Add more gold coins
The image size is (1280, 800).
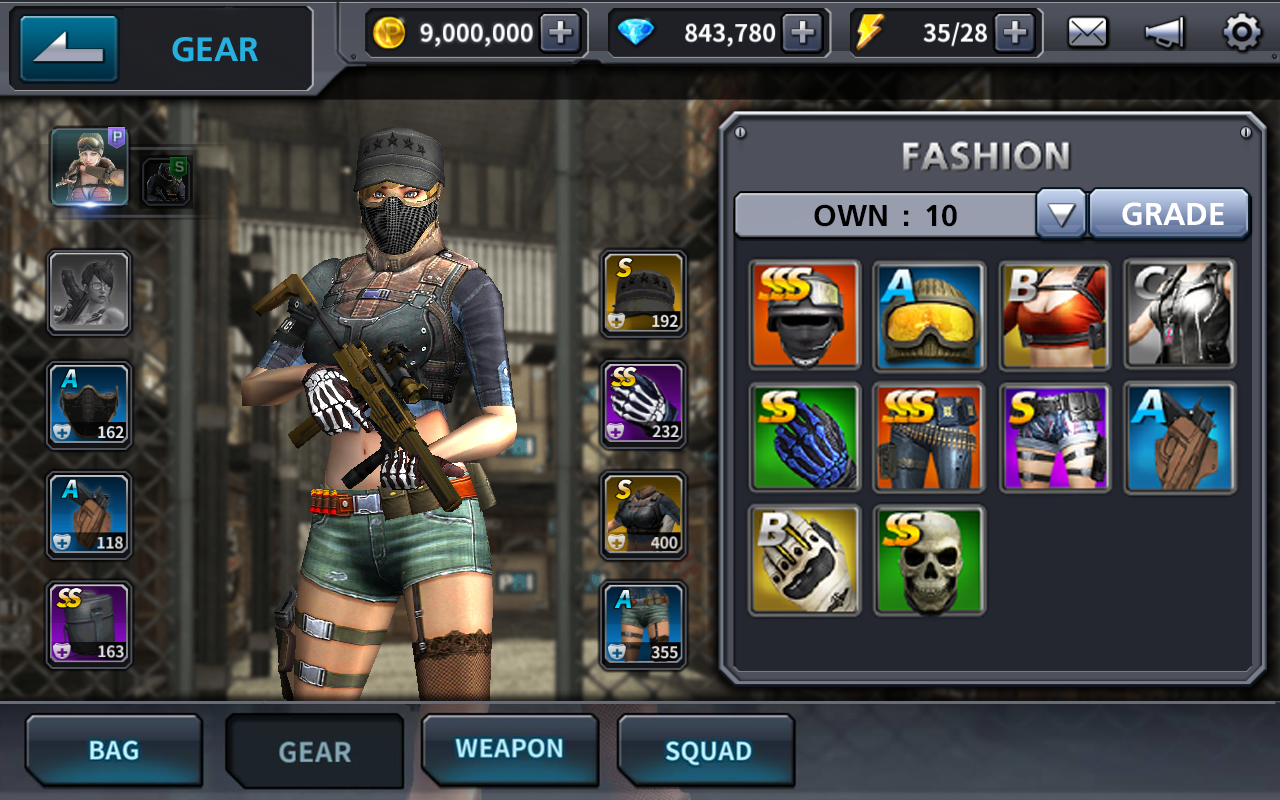click(x=561, y=33)
